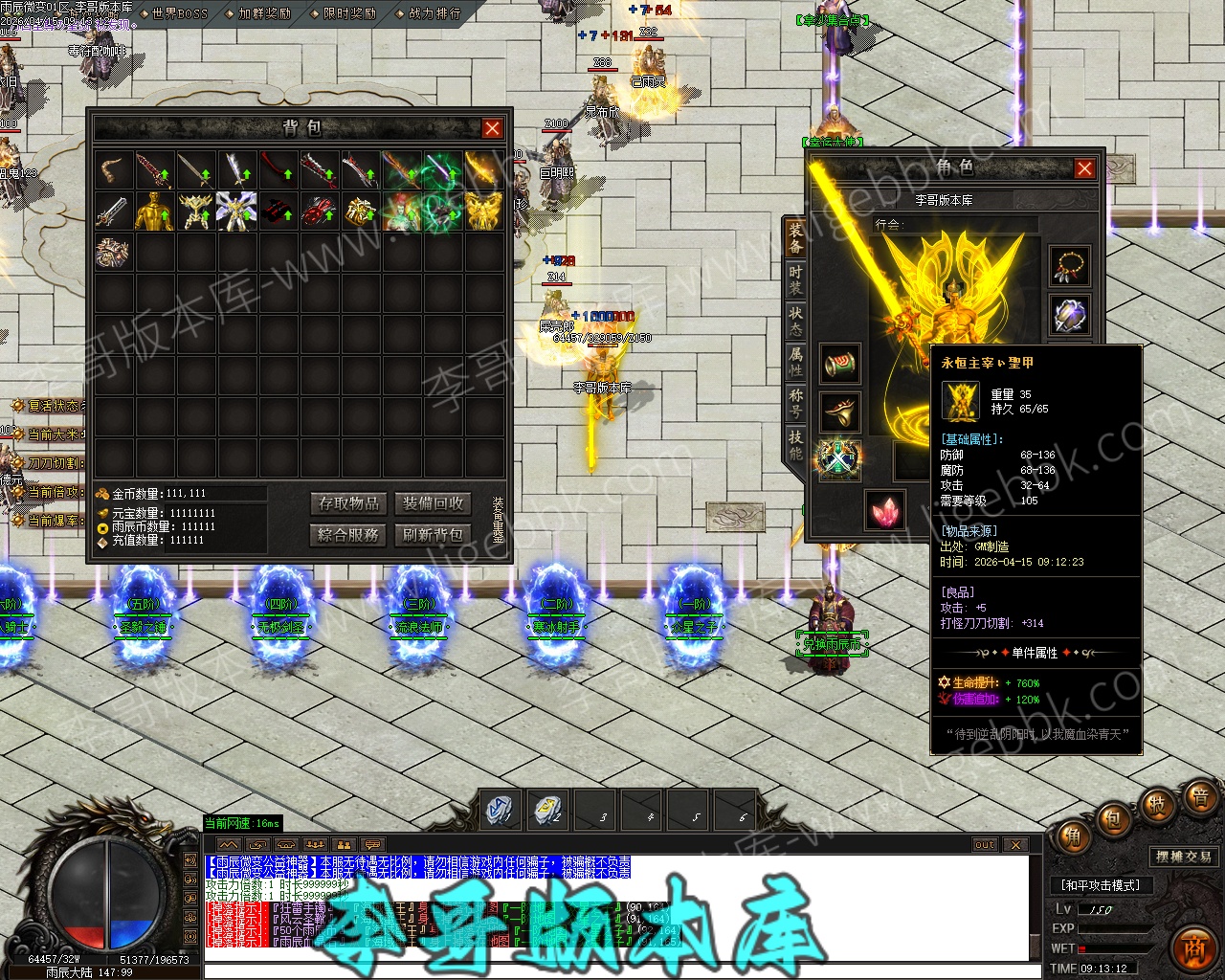Switch to the 时装 fashion tab

(x=795, y=278)
